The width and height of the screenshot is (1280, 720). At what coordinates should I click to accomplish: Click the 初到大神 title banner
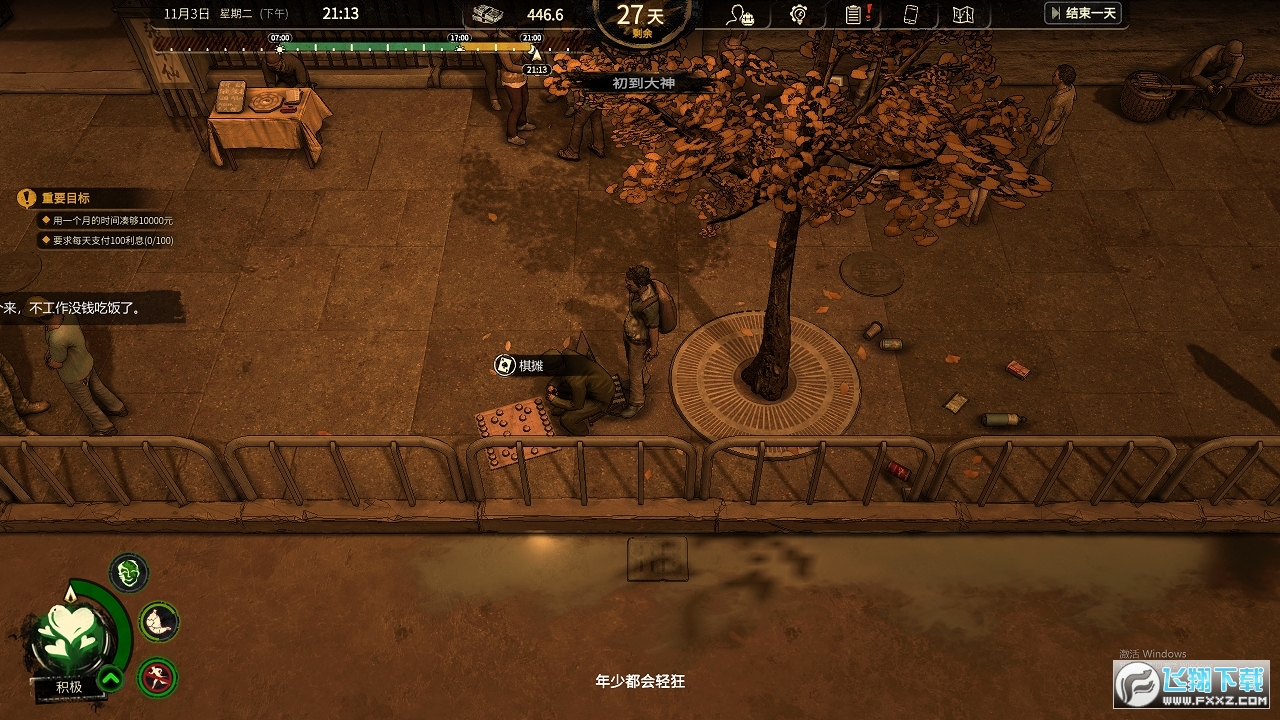coord(643,84)
